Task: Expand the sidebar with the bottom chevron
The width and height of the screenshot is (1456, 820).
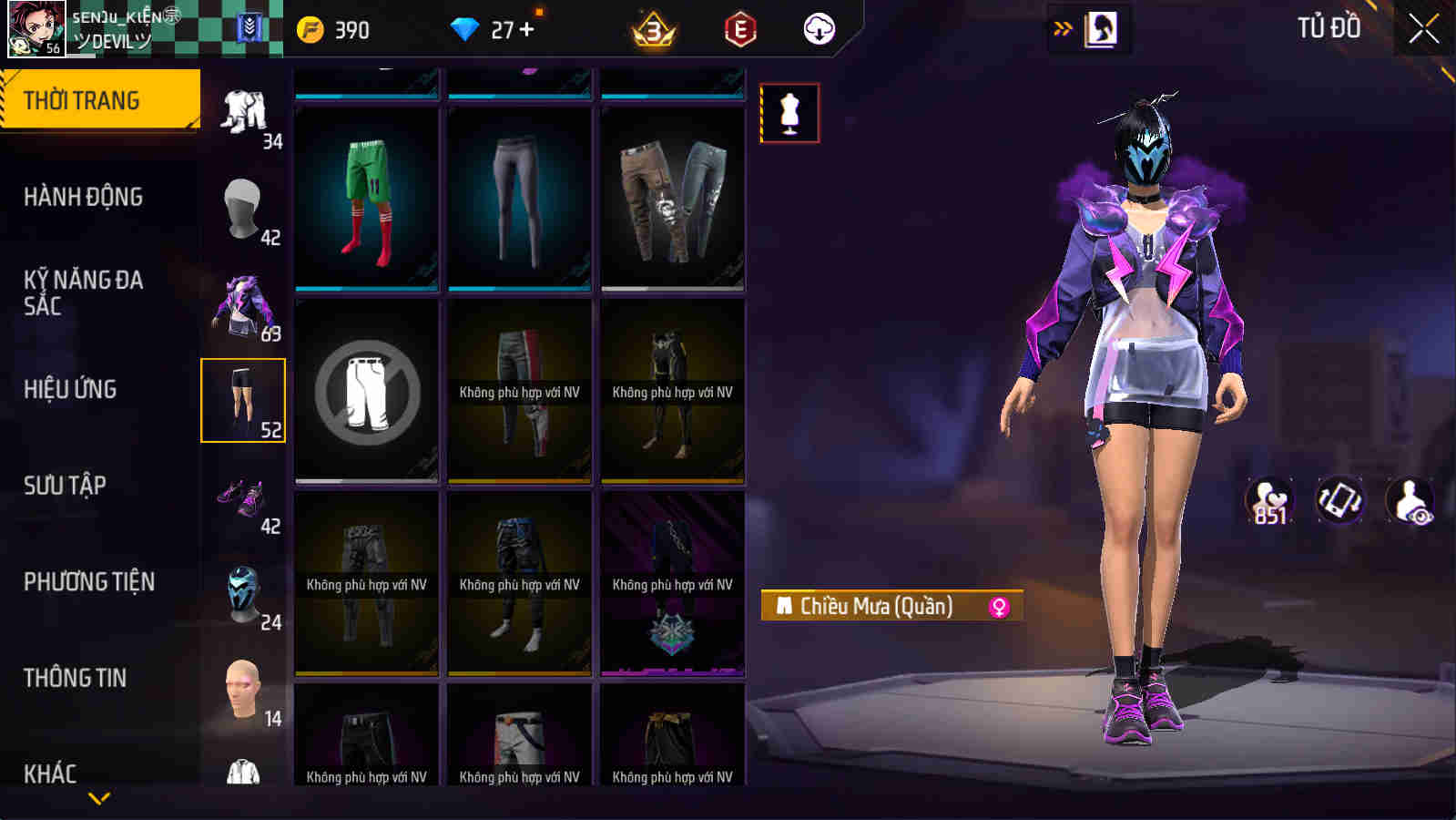Action: (98, 799)
